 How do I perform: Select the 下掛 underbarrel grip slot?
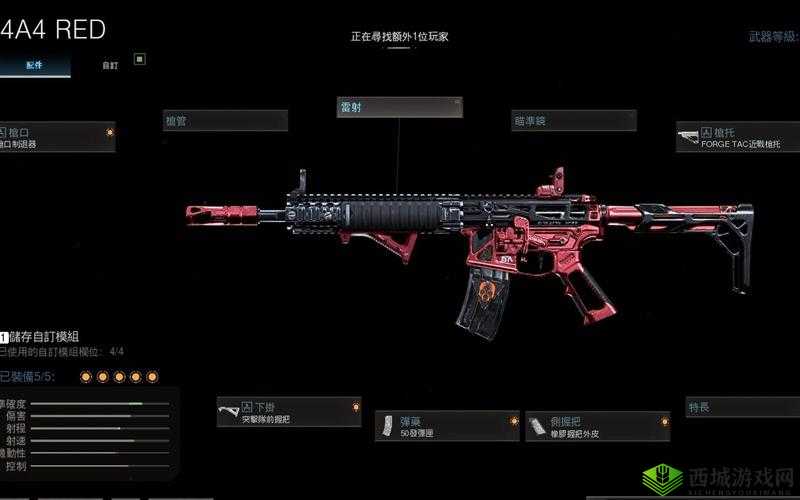[289, 412]
